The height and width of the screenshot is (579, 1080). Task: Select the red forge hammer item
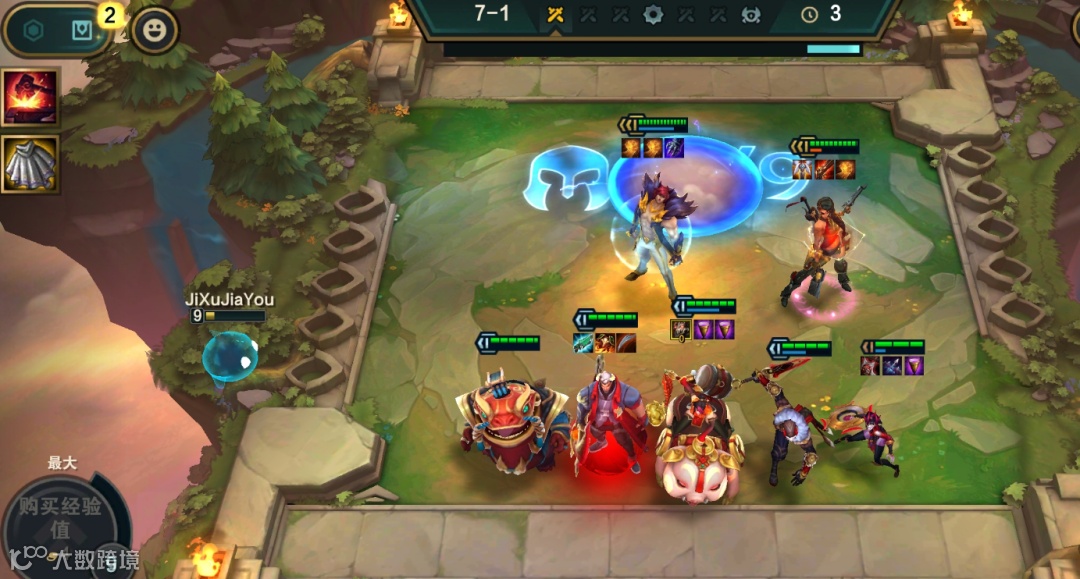[x=30, y=97]
